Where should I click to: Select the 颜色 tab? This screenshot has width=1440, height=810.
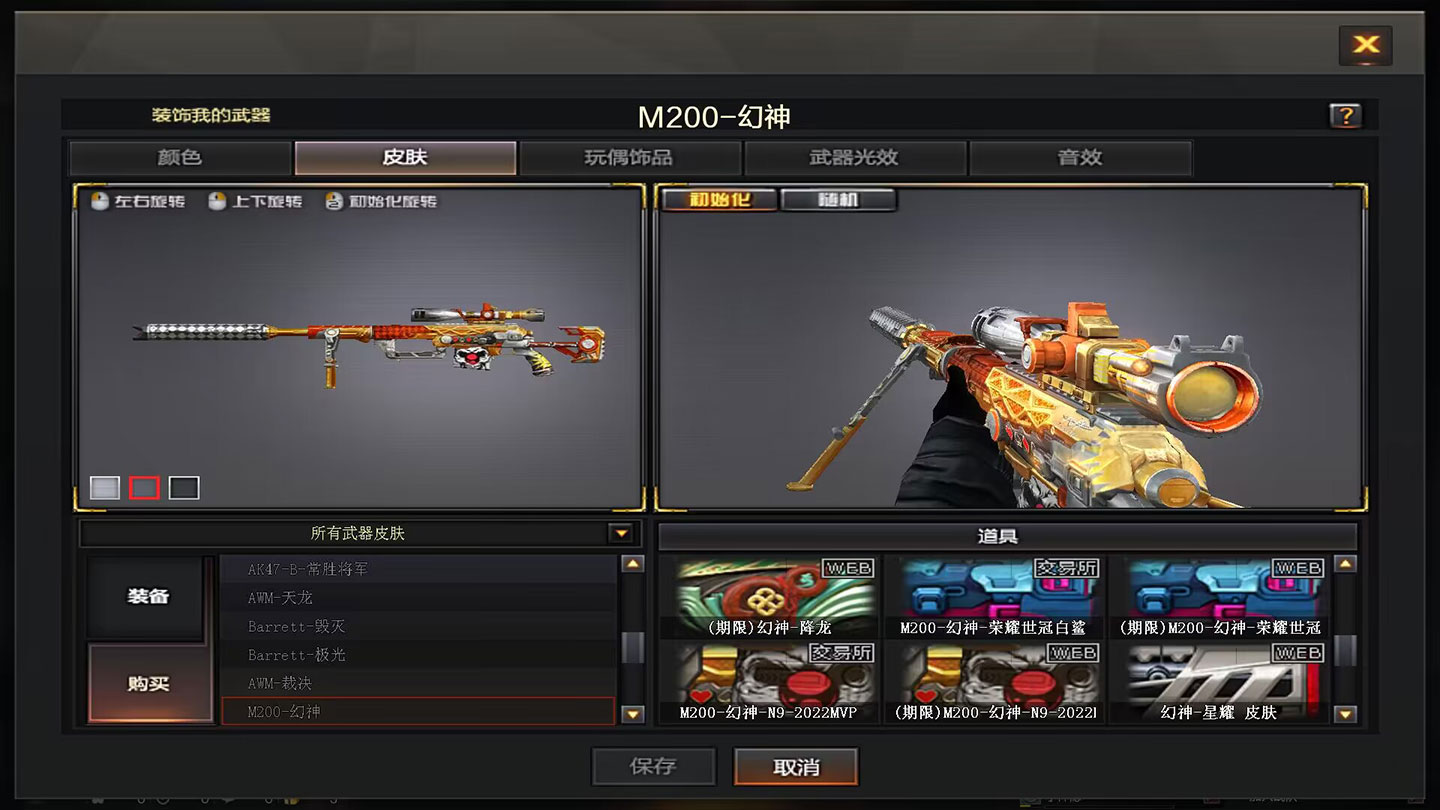178,157
